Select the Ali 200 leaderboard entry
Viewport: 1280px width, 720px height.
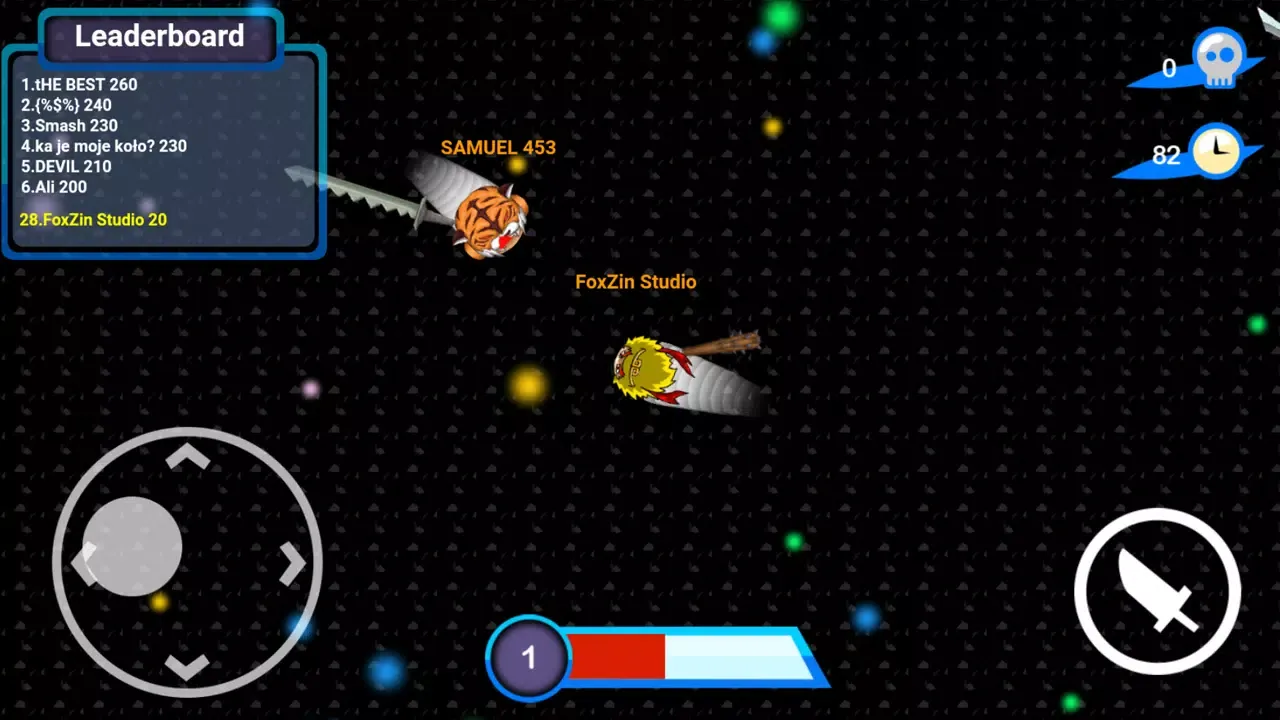pos(54,187)
